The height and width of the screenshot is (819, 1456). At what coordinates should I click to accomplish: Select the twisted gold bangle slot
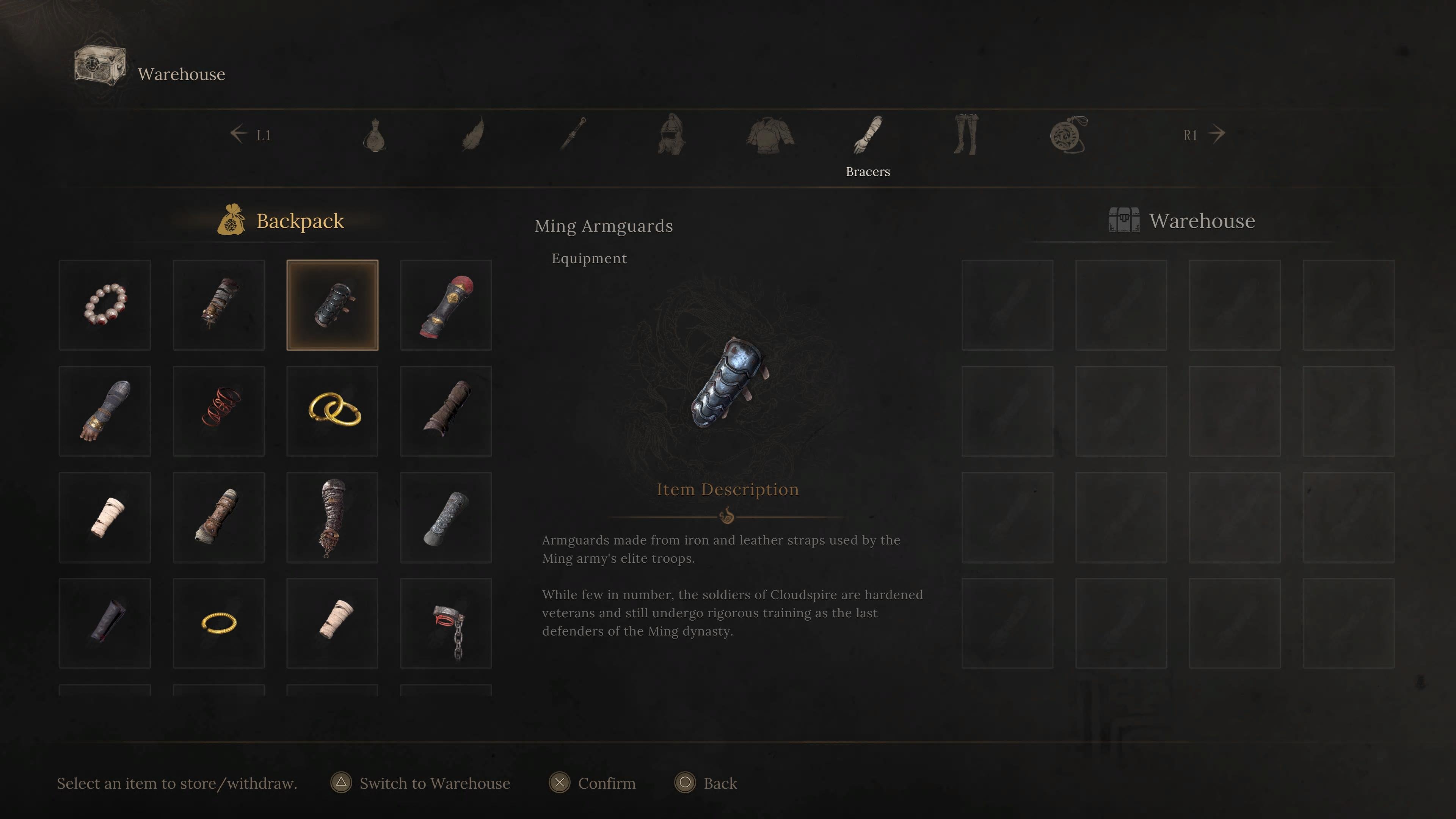point(219,623)
